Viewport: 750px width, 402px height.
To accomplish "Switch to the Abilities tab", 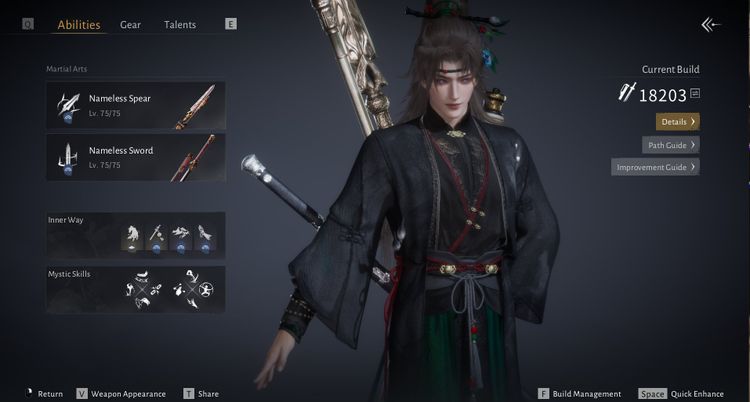I will pos(79,25).
